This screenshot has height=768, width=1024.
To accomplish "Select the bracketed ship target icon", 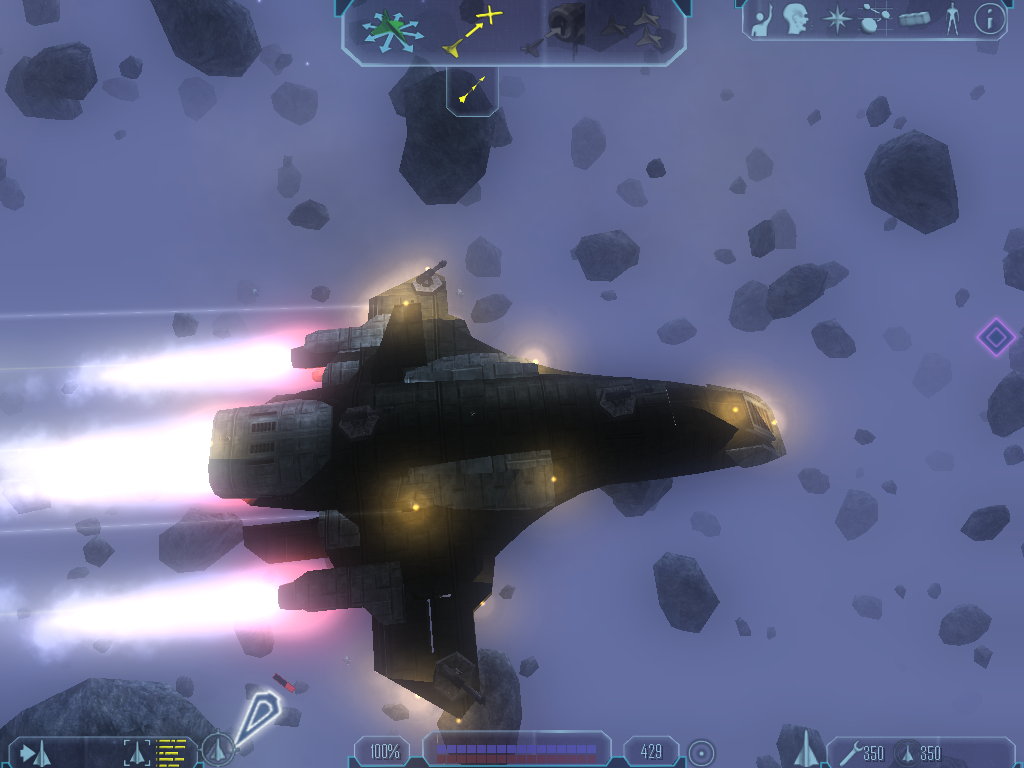I will coord(137,752).
